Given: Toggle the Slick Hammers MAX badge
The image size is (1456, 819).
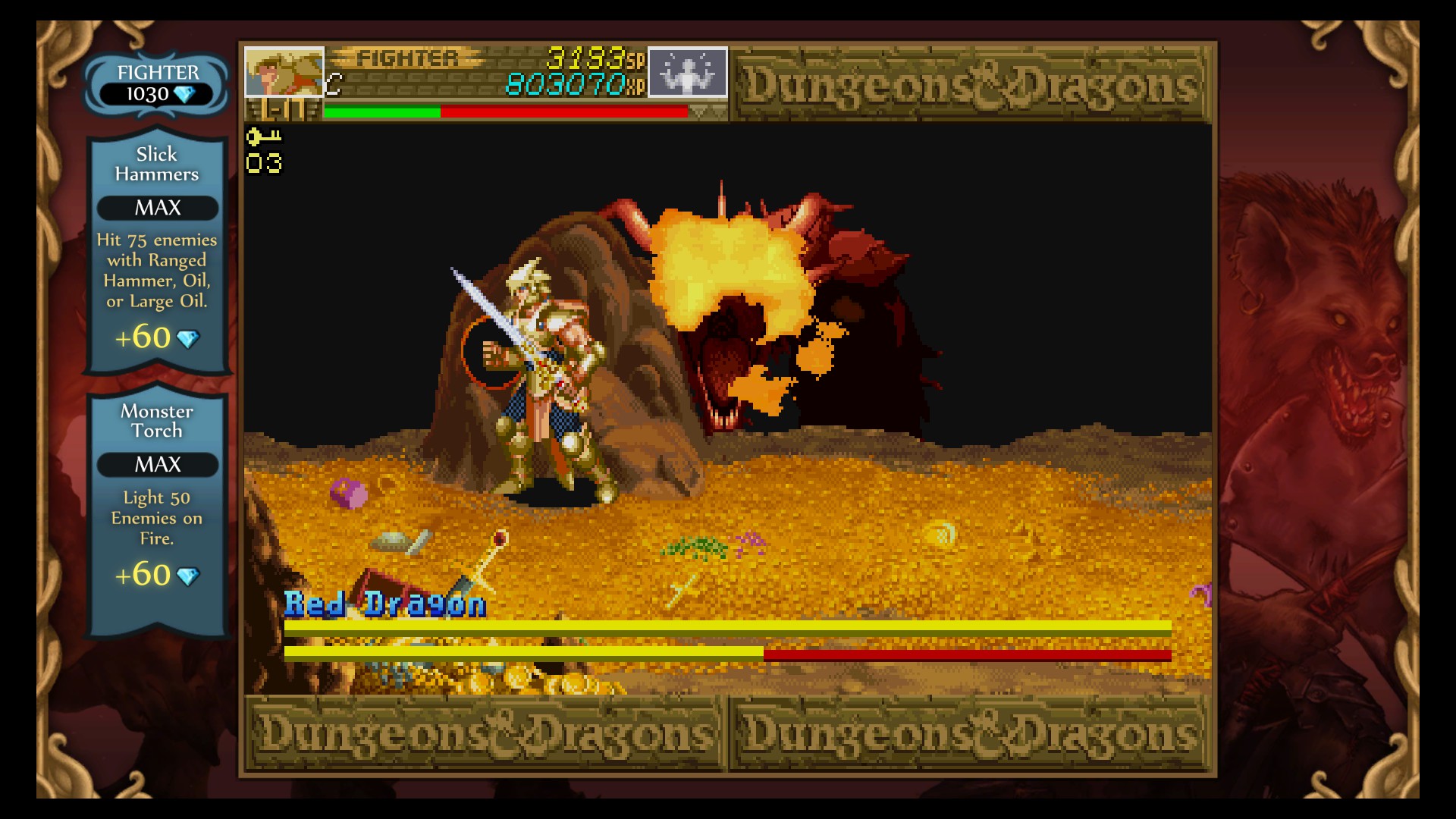Looking at the screenshot, I should tap(155, 209).
